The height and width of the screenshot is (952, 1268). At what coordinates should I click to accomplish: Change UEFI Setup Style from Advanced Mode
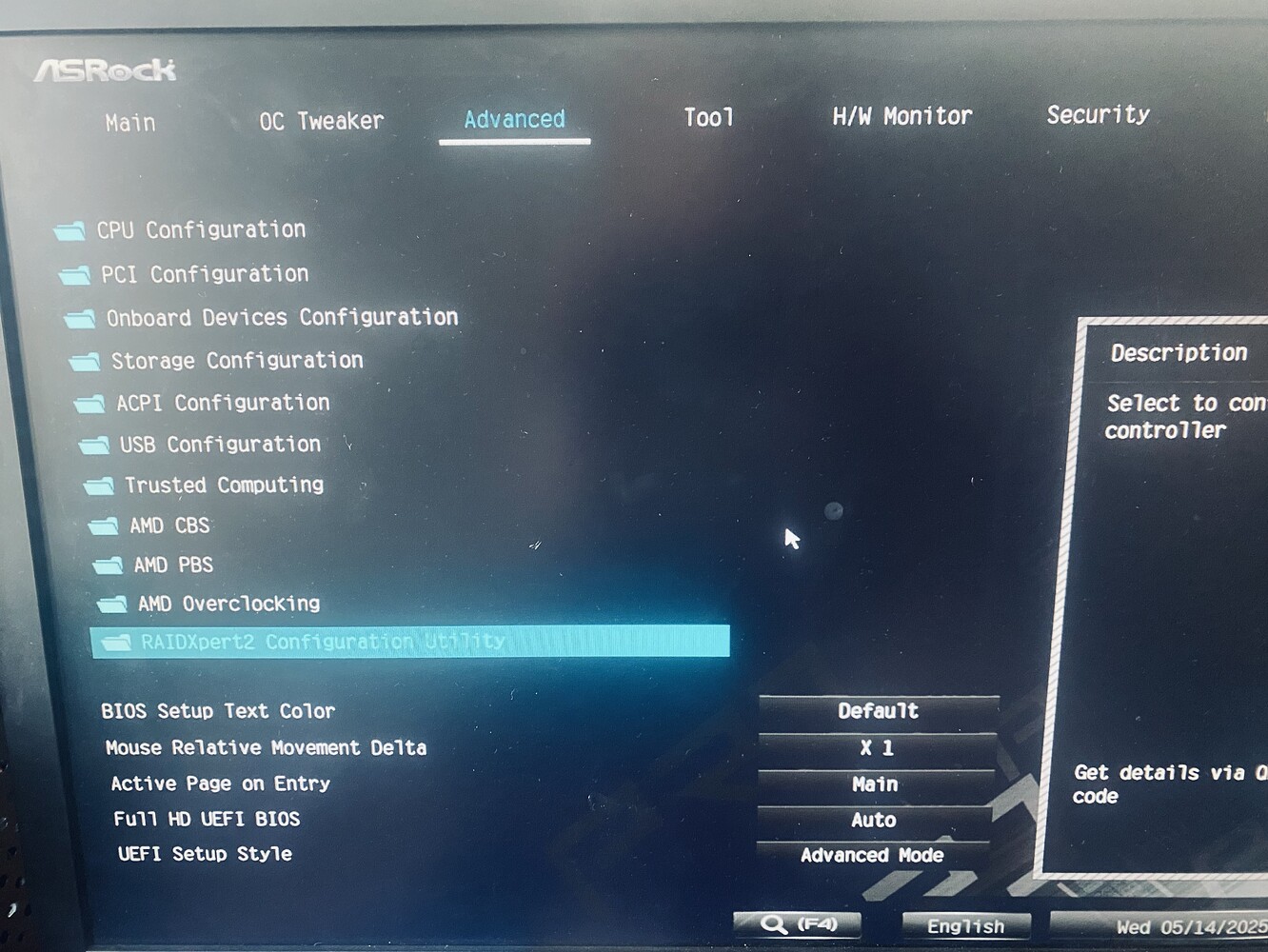tap(875, 855)
